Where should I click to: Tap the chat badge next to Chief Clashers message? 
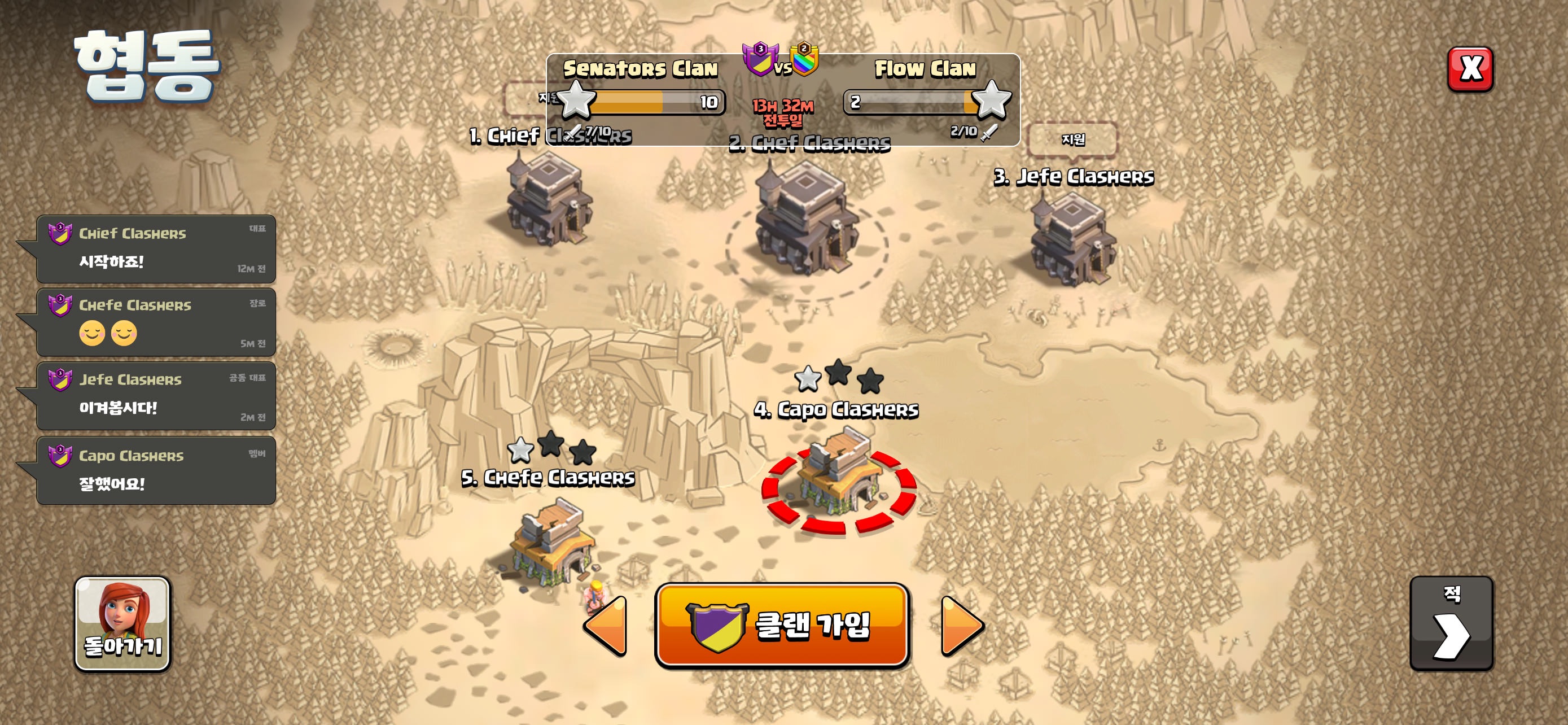[x=62, y=232]
